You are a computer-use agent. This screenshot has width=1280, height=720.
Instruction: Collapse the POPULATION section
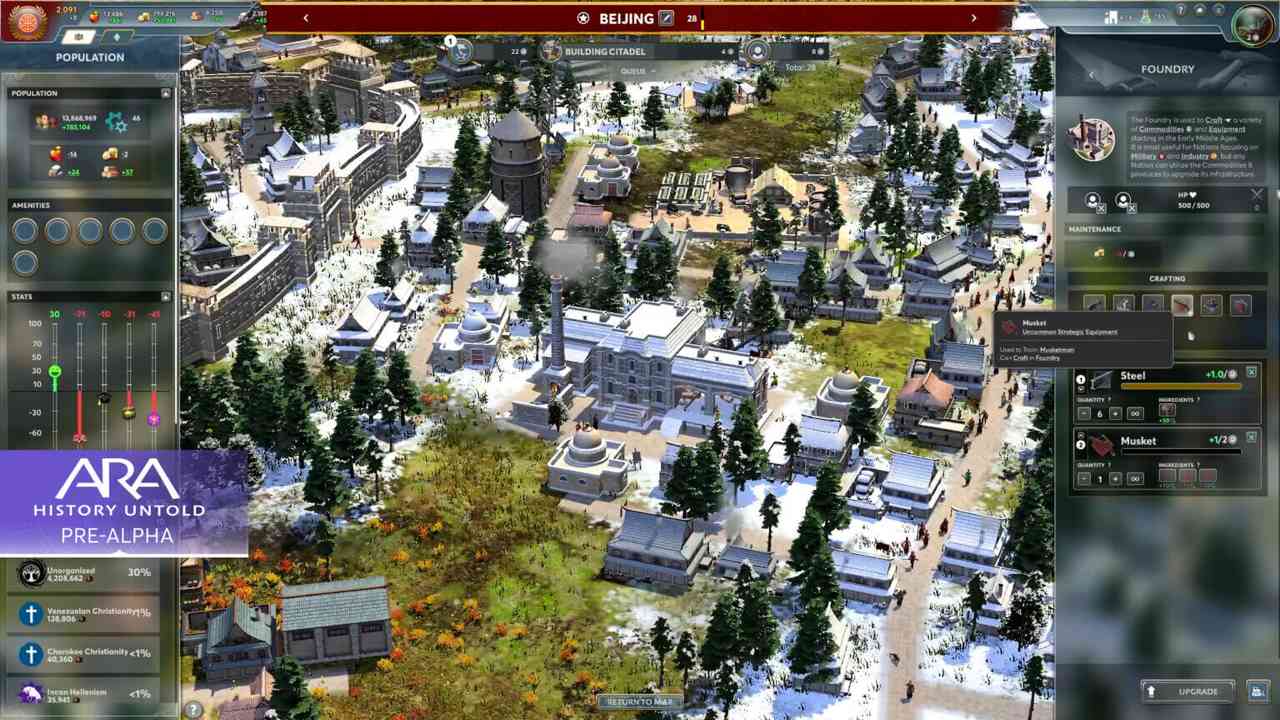point(166,93)
